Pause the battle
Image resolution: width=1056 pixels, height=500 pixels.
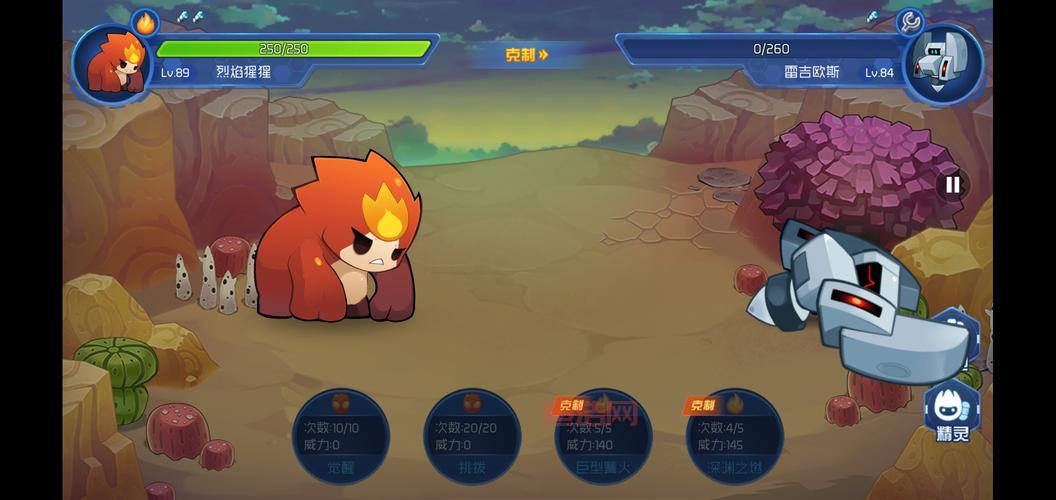click(x=952, y=184)
